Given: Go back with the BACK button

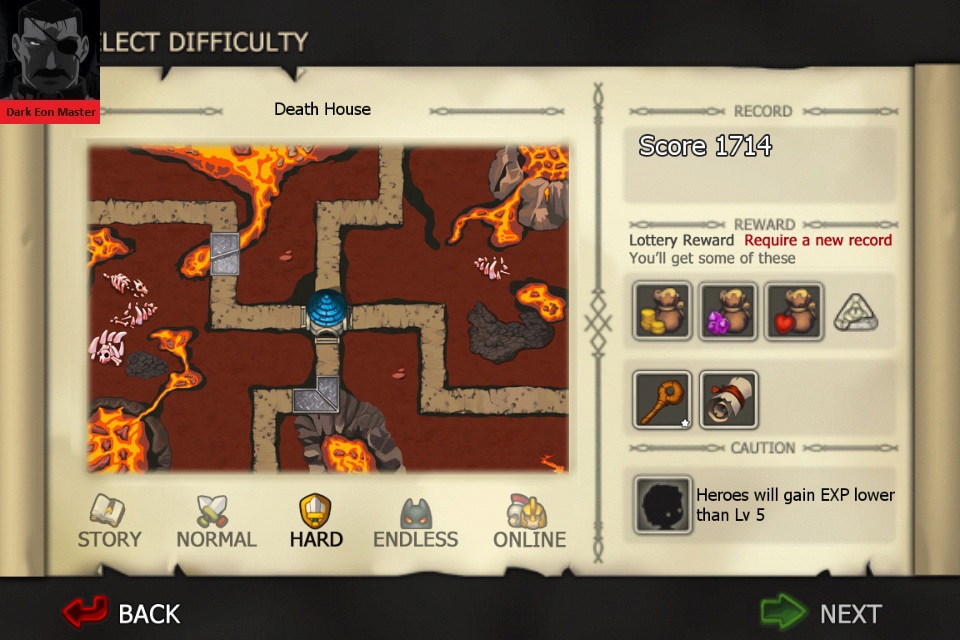Looking at the screenshot, I should [122, 612].
